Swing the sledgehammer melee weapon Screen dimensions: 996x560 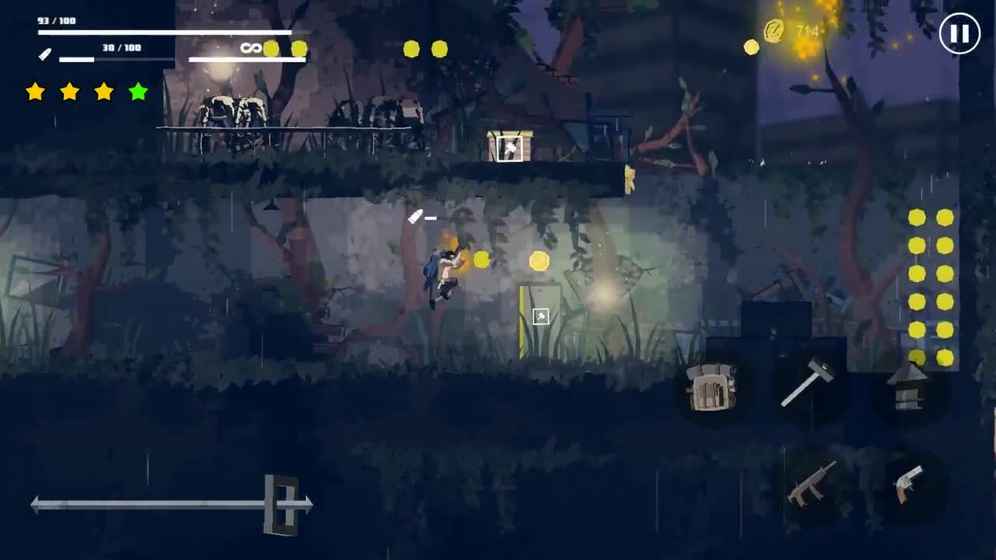coord(807,383)
